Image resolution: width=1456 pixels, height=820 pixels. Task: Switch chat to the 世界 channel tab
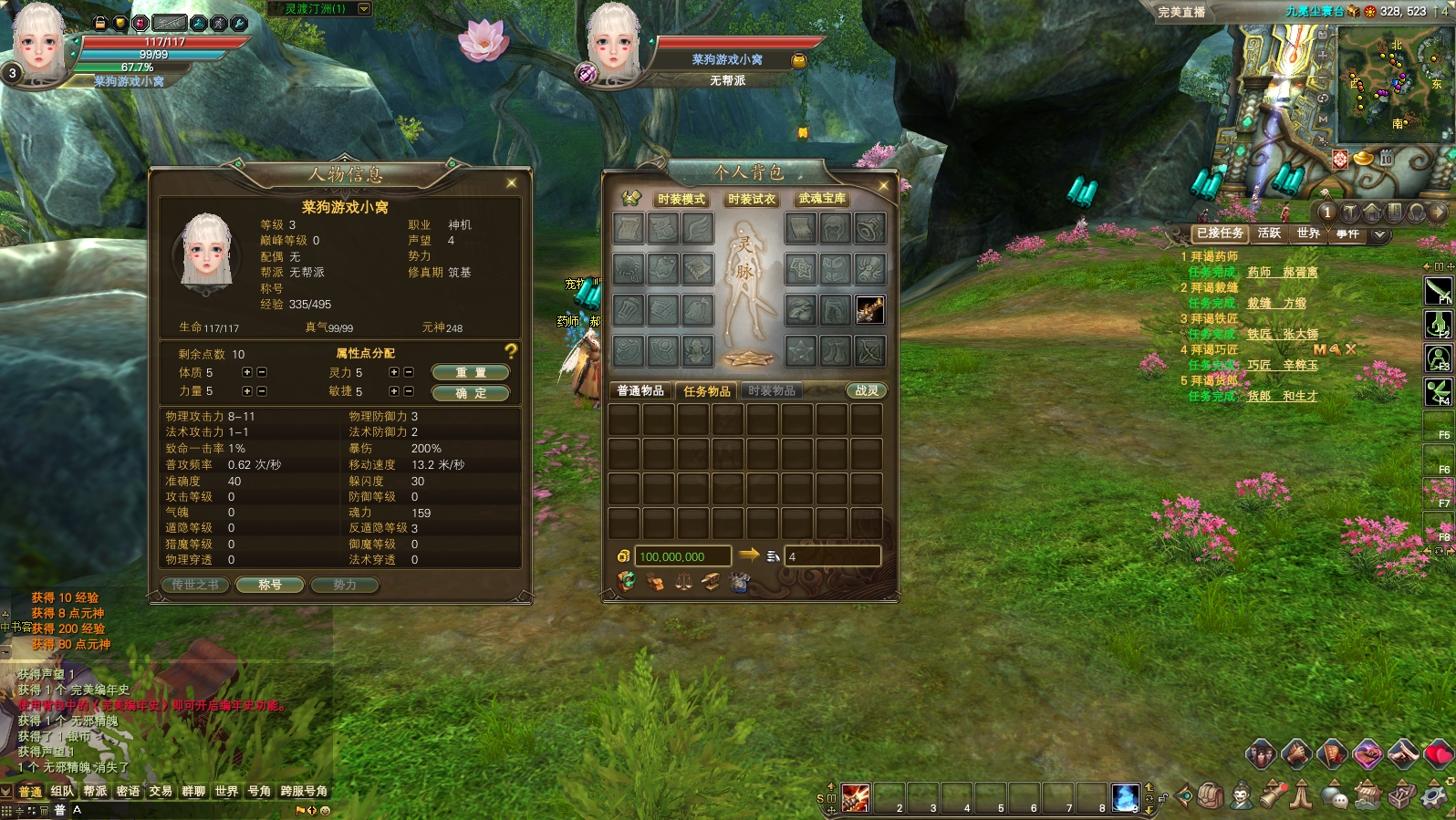pos(226,791)
